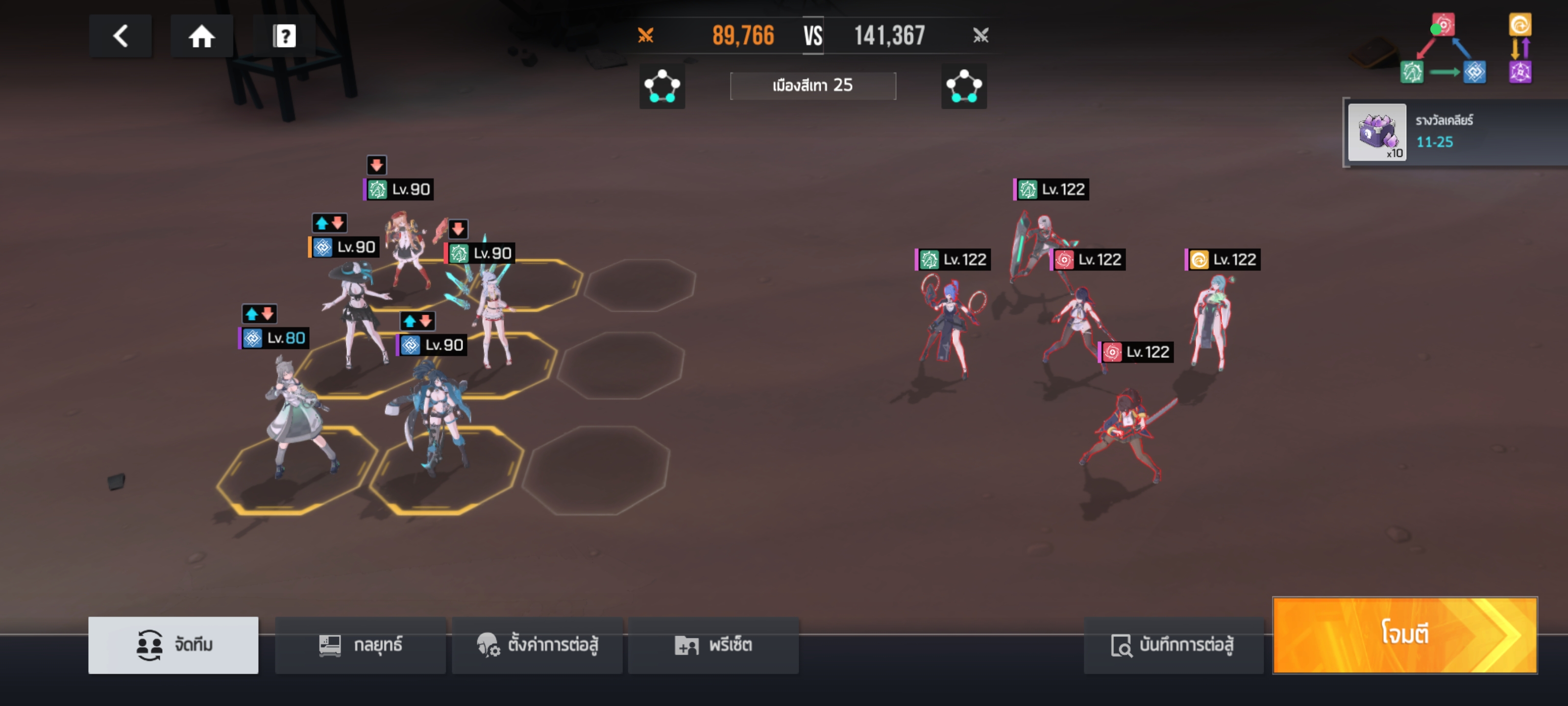Image resolution: width=1568 pixels, height=706 pixels.
Task: Open the player team formation icon
Action: 661,86
